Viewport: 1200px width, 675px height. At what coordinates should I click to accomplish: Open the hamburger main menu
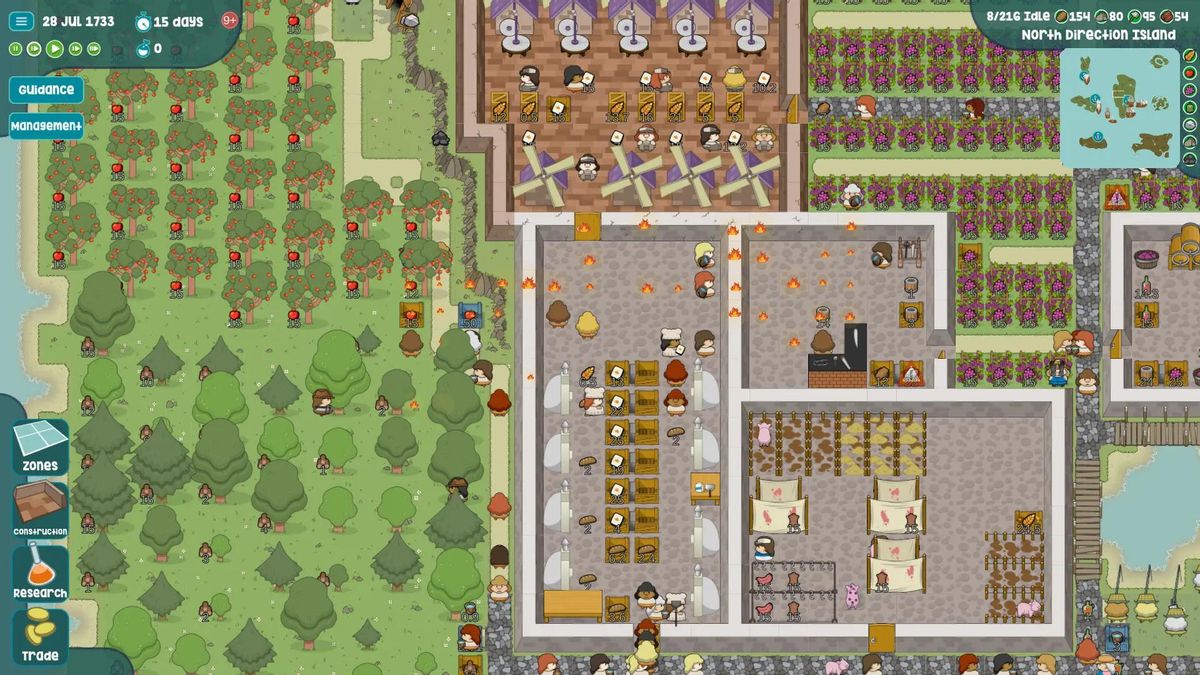click(x=21, y=21)
